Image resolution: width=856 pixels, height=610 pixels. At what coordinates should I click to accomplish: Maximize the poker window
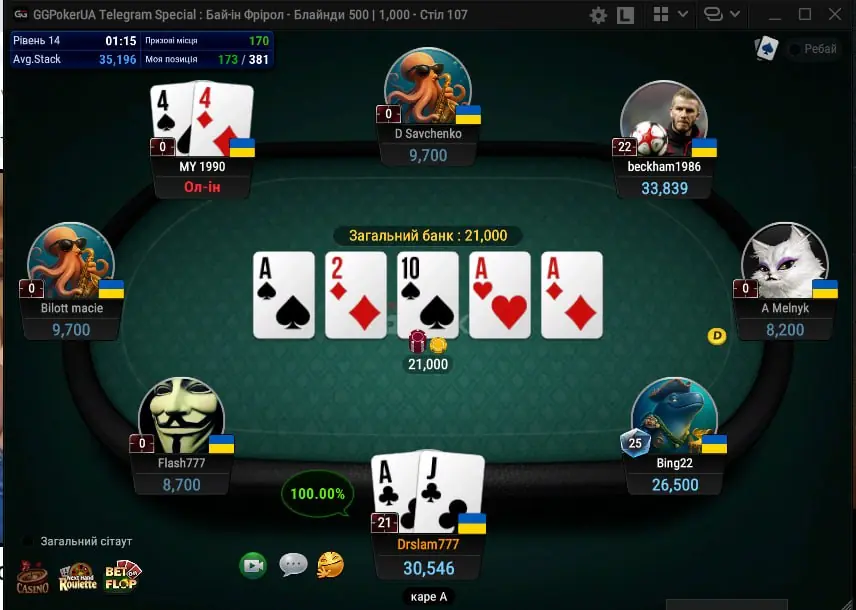coord(805,15)
